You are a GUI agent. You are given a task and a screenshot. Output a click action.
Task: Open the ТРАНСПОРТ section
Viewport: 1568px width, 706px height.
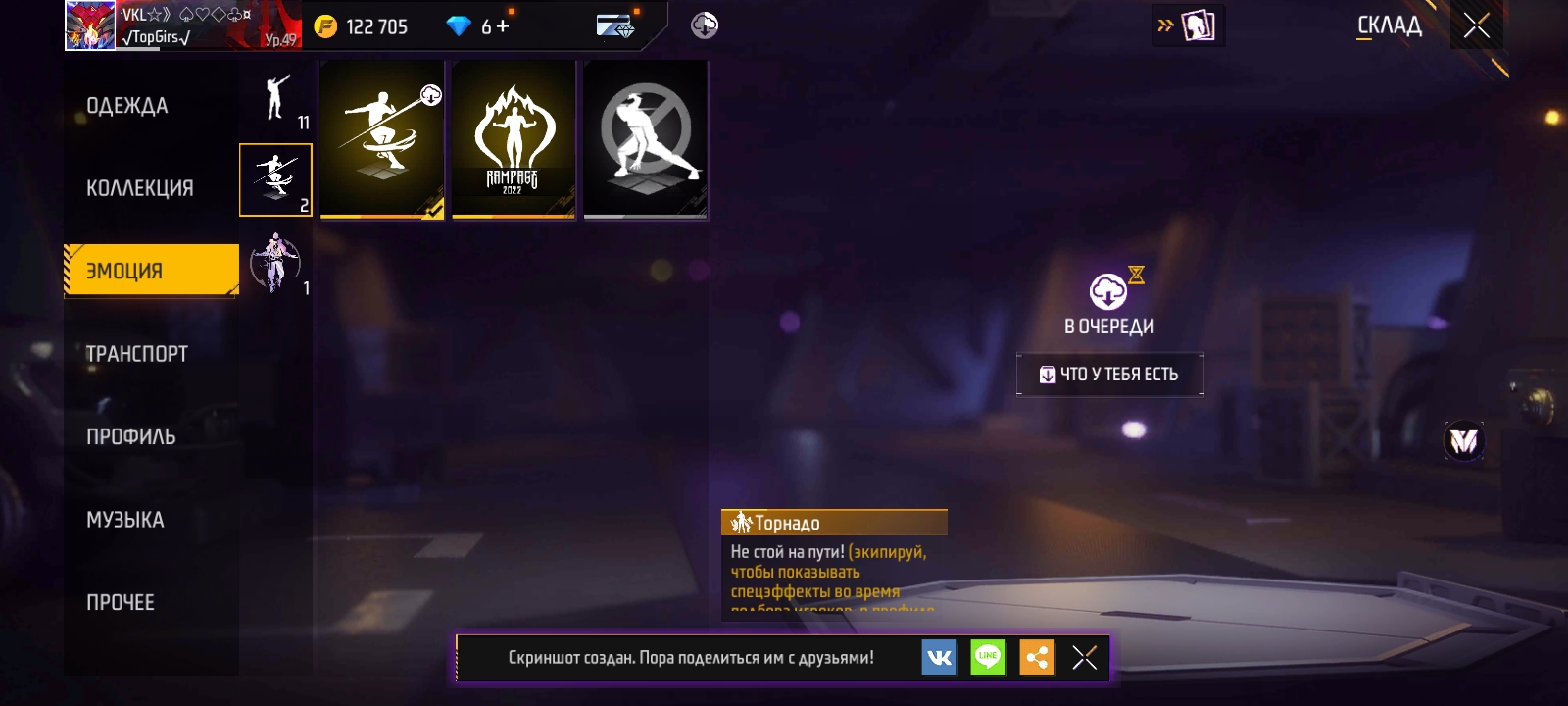[137, 354]
